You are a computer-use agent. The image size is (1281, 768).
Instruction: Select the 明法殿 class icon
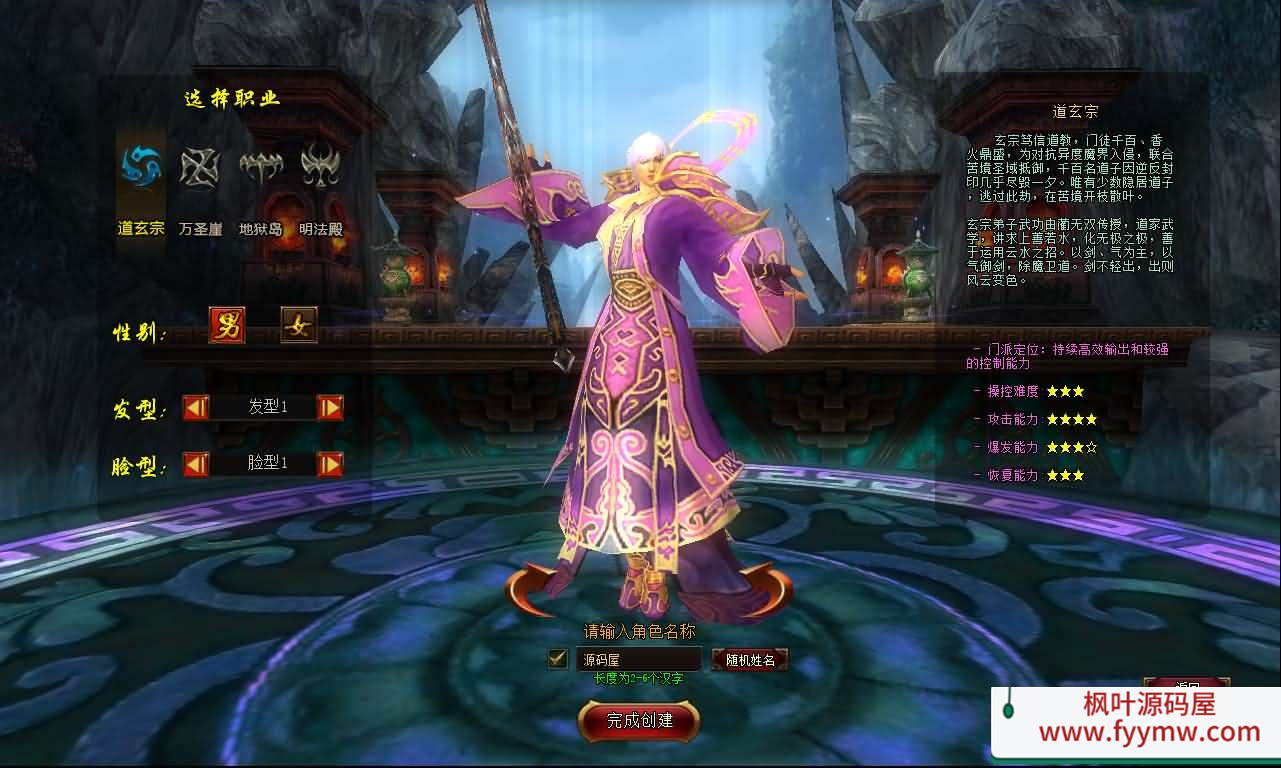point(320,166)
